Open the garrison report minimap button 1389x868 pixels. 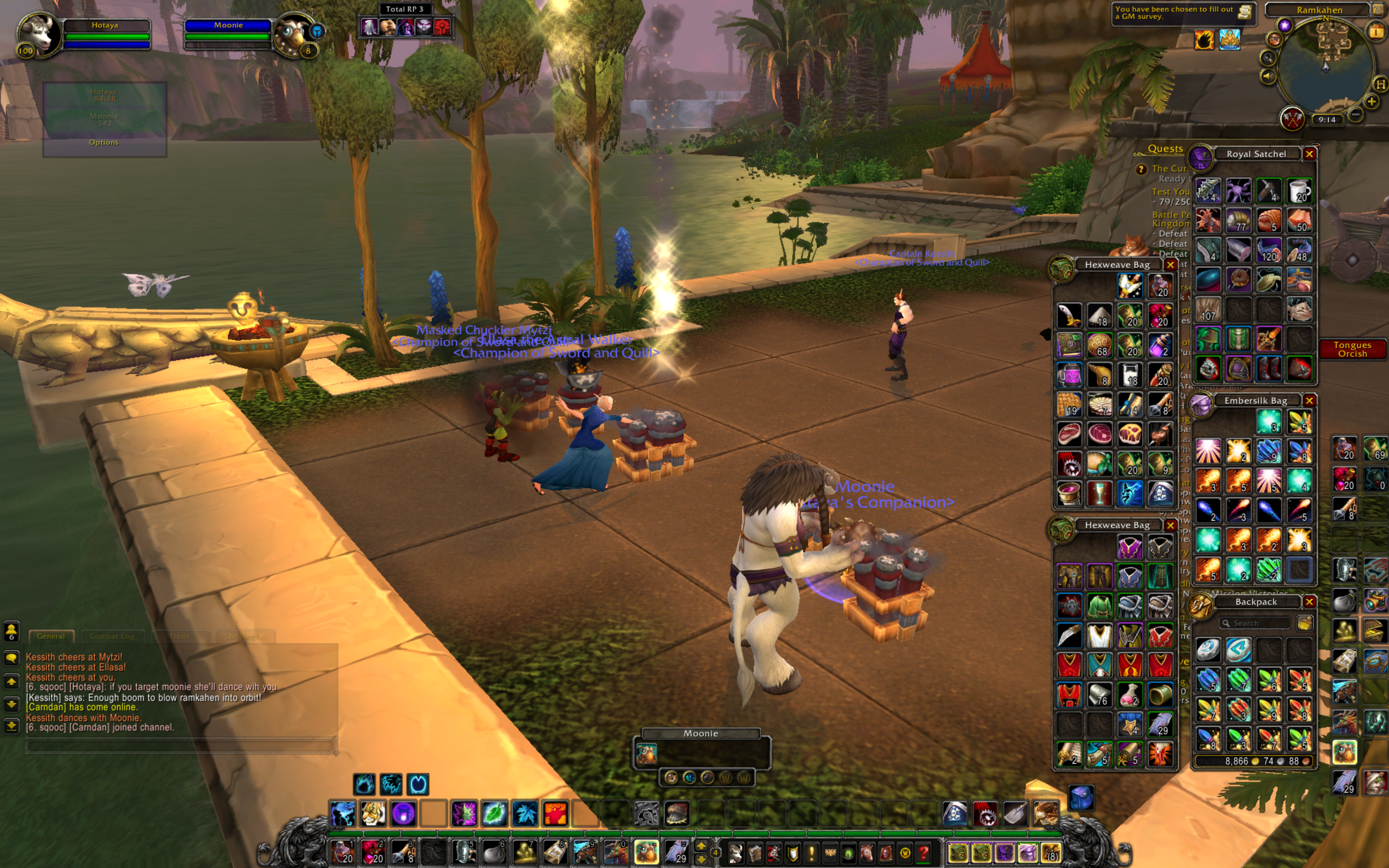[x=1292, y=119]
